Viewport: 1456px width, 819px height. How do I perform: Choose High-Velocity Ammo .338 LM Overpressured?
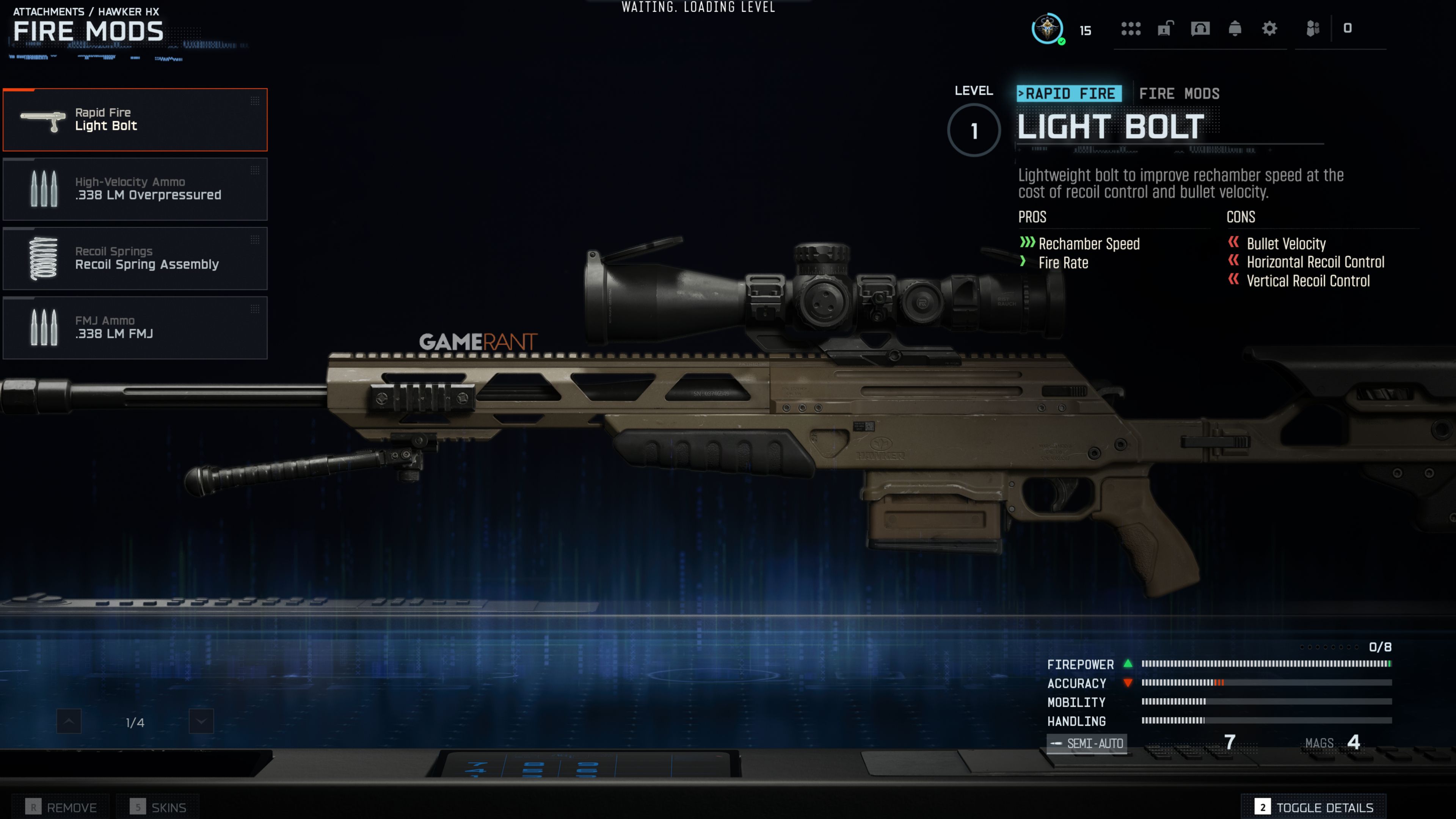135,189
